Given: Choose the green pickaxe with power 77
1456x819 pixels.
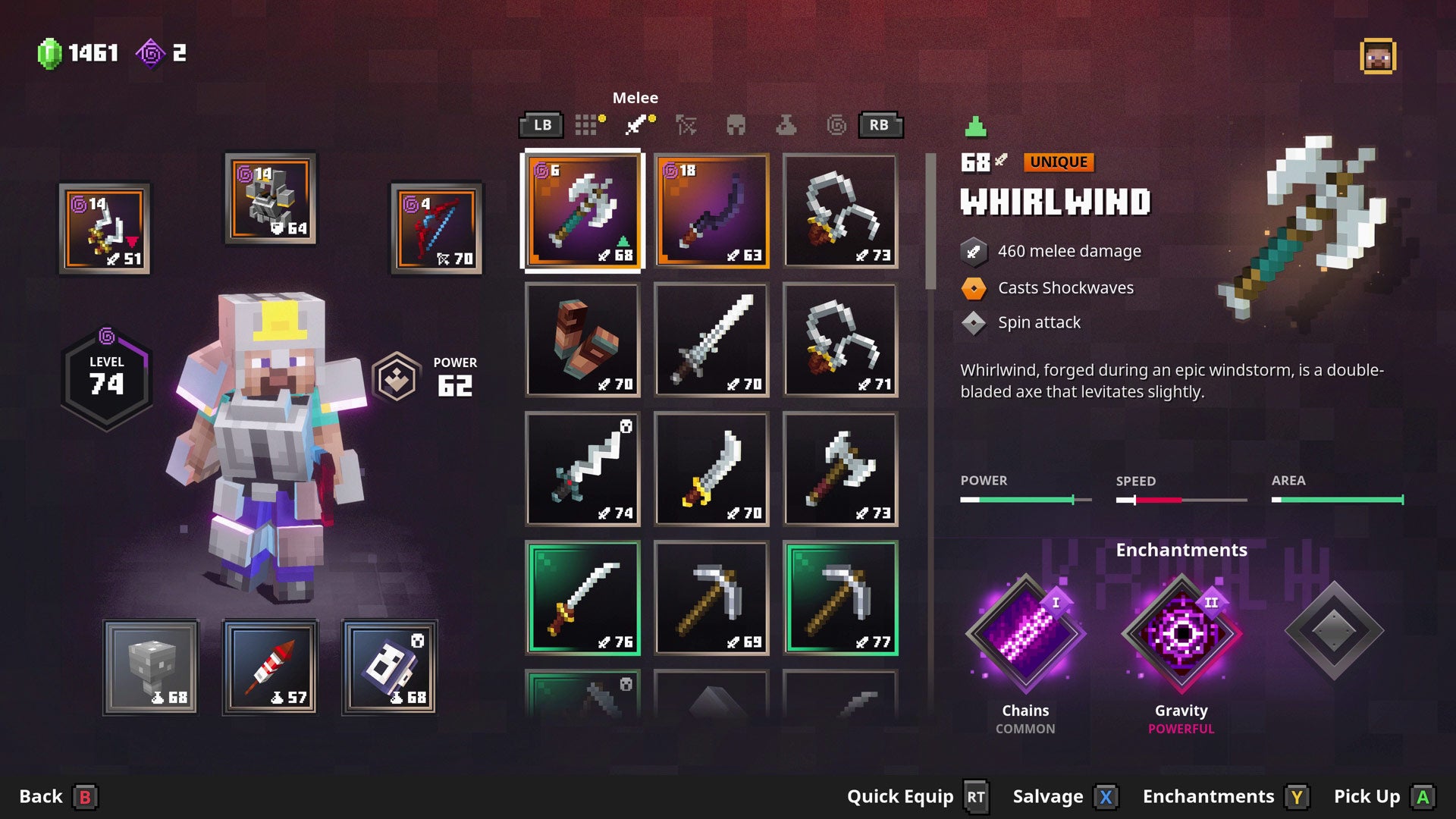Looking at the screenshot, I should 840,598.
